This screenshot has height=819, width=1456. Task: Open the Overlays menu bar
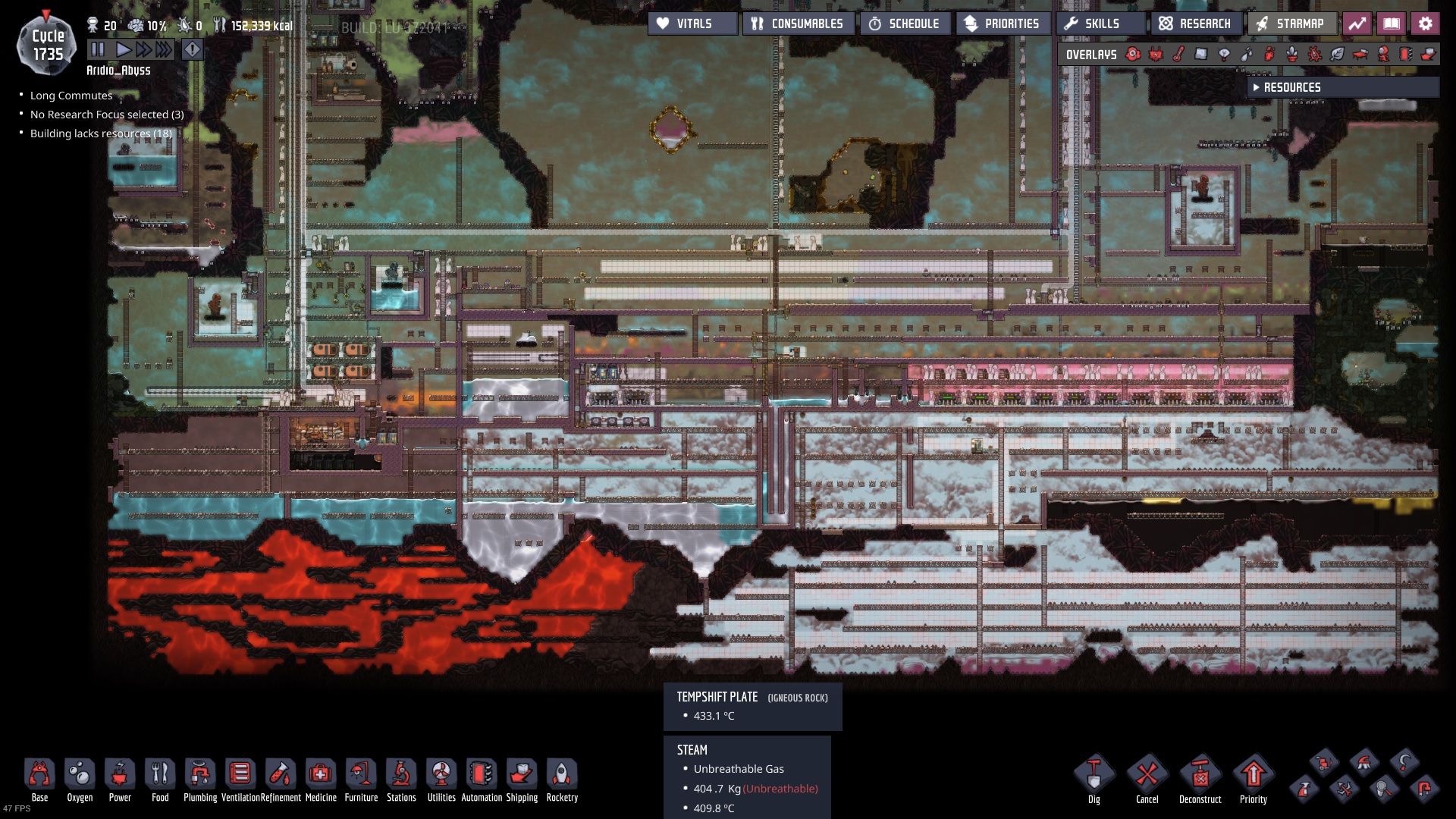click(1090, 54)
